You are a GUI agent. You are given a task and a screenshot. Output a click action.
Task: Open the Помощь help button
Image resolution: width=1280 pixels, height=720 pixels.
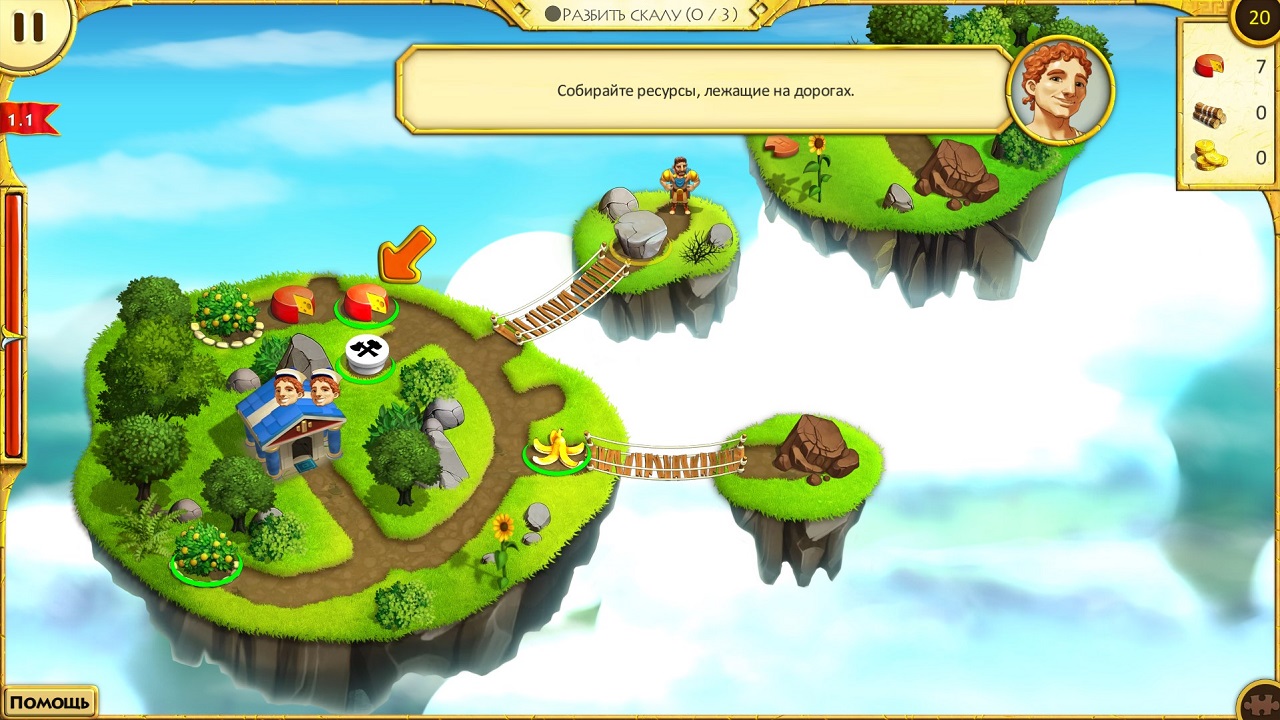(49, 702)
